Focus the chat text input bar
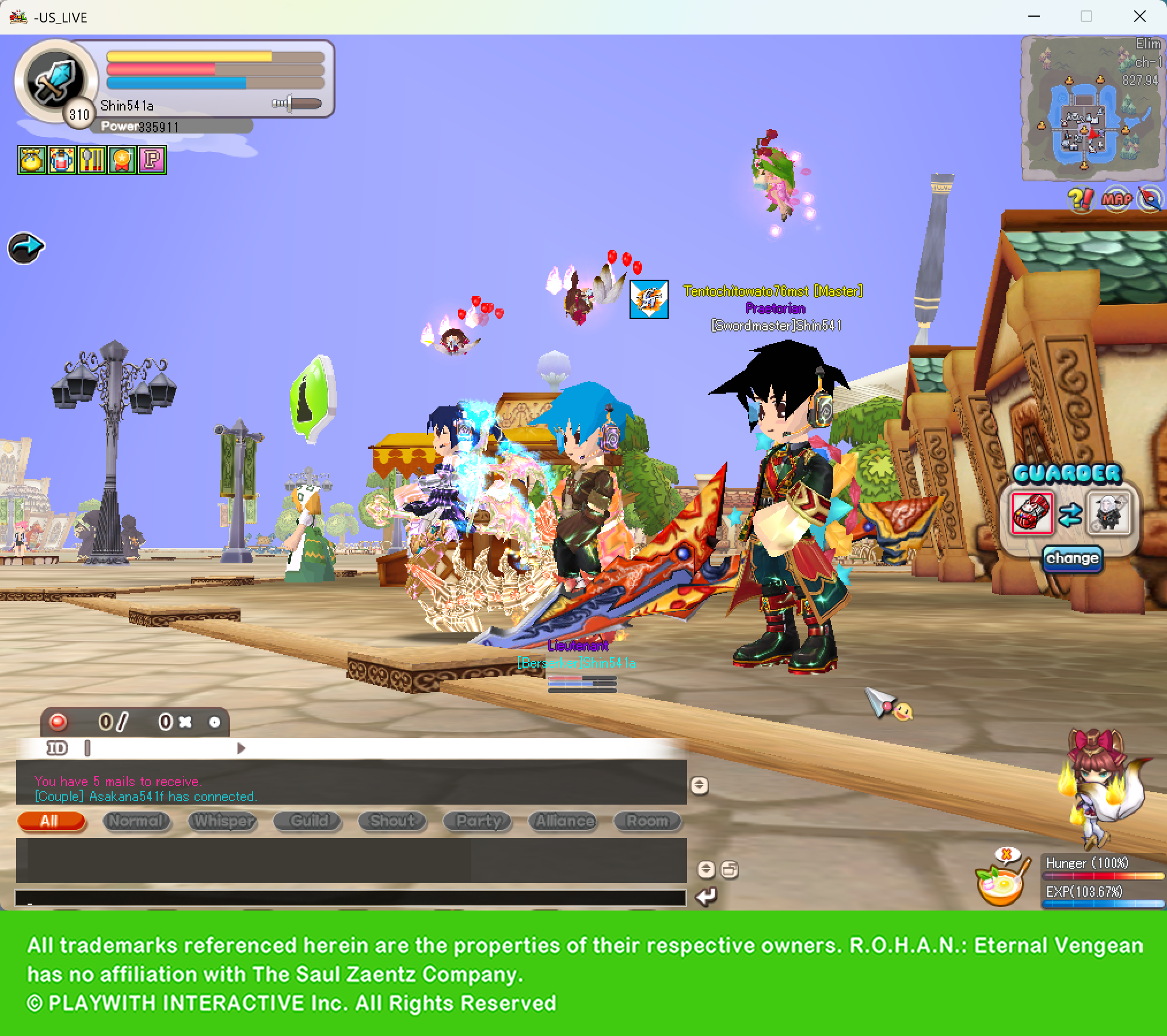Screen dimensions: 1167x1036 (x=350, y=898)
